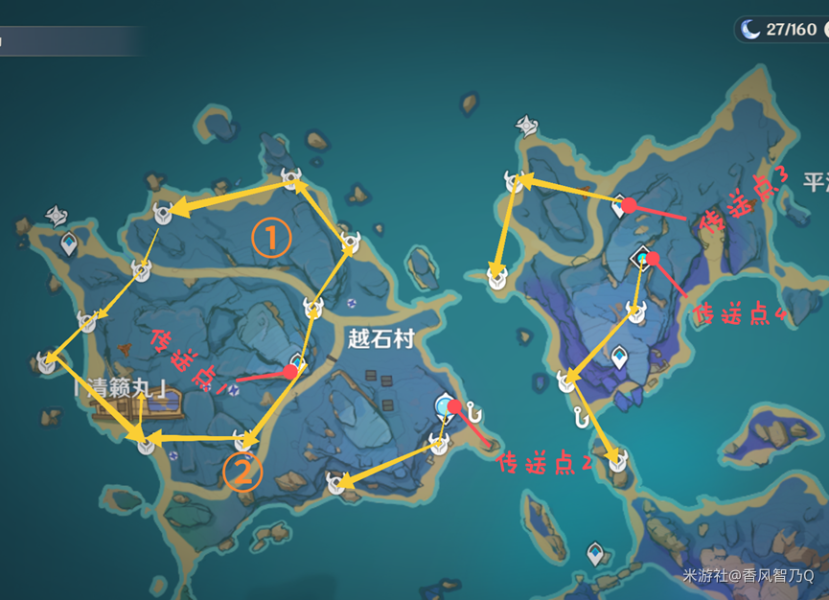
Task: Open the diamond-framed waypoint labeled 传送点4
Action: [x=641, y=259]
